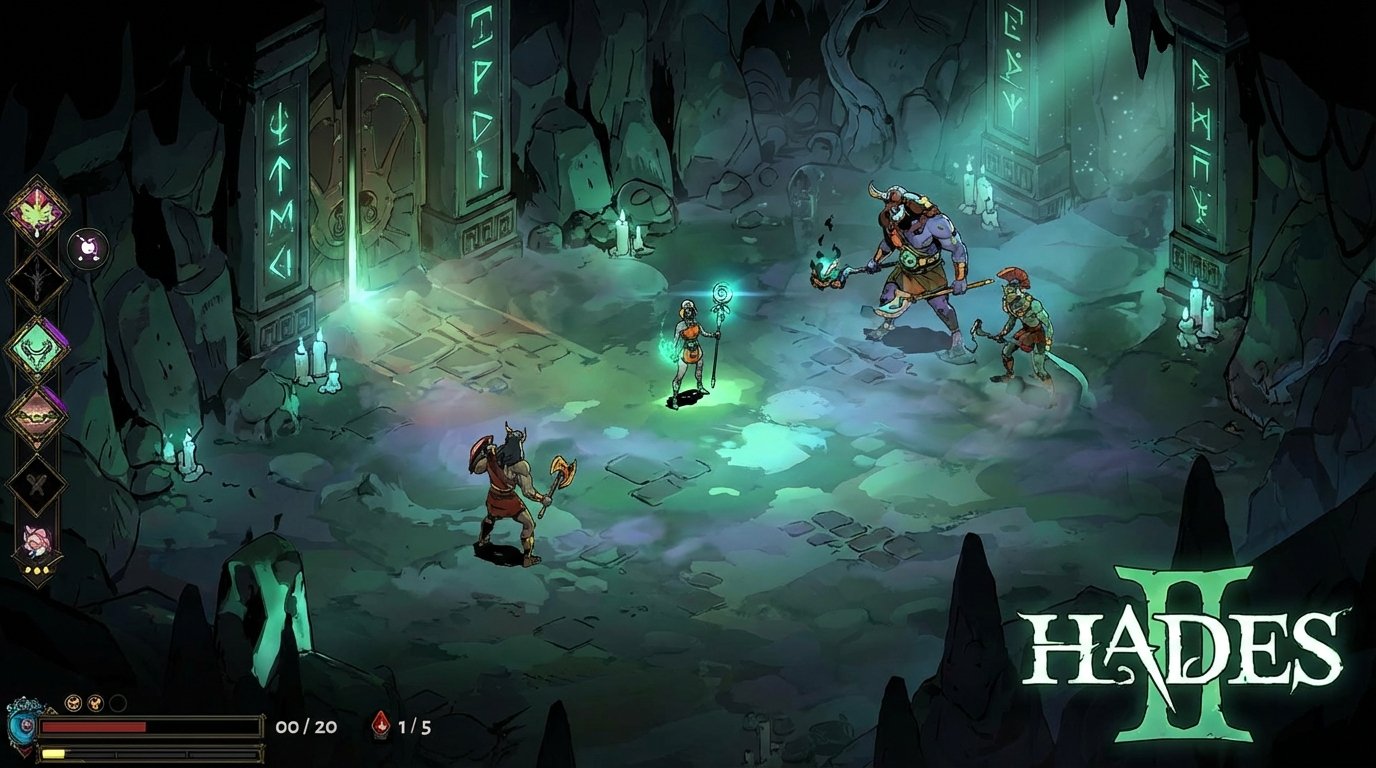Click the second gold skull charge icon
Image resolution: width=1376 pixels, height=768 pixels.
(x=95, y=703)
